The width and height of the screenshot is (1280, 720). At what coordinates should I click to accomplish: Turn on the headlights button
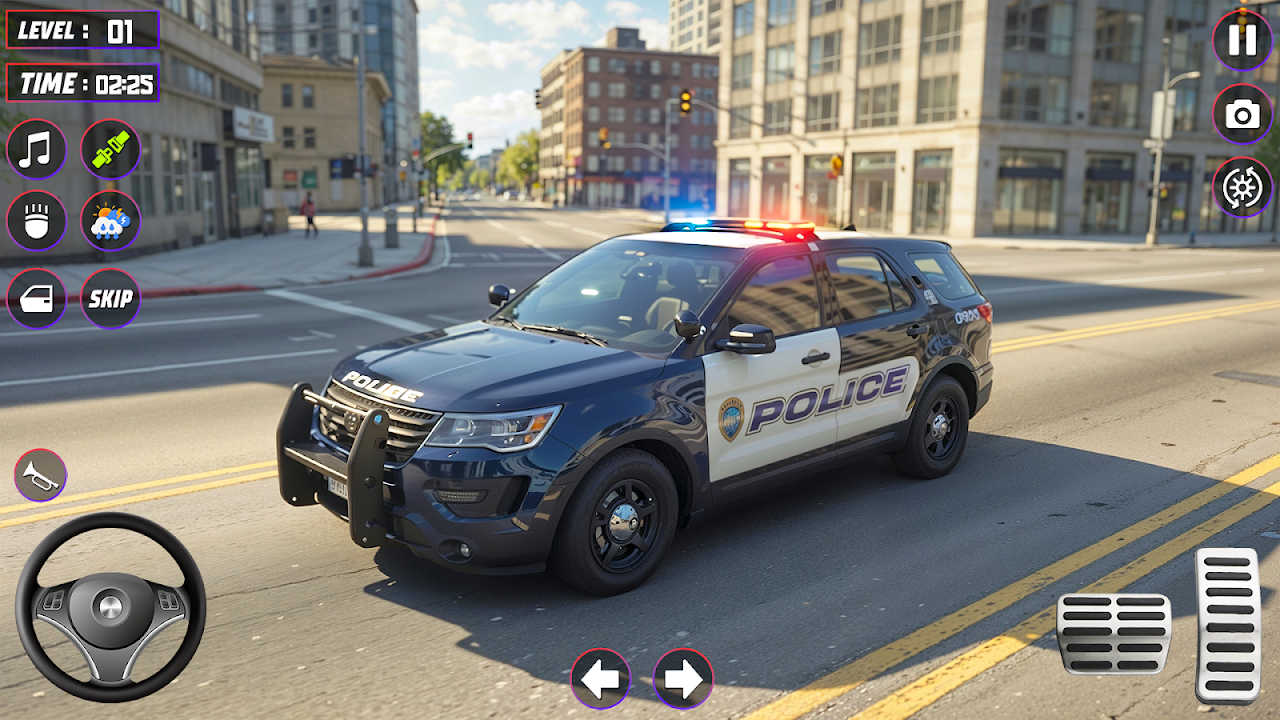[x=36, y=220]
